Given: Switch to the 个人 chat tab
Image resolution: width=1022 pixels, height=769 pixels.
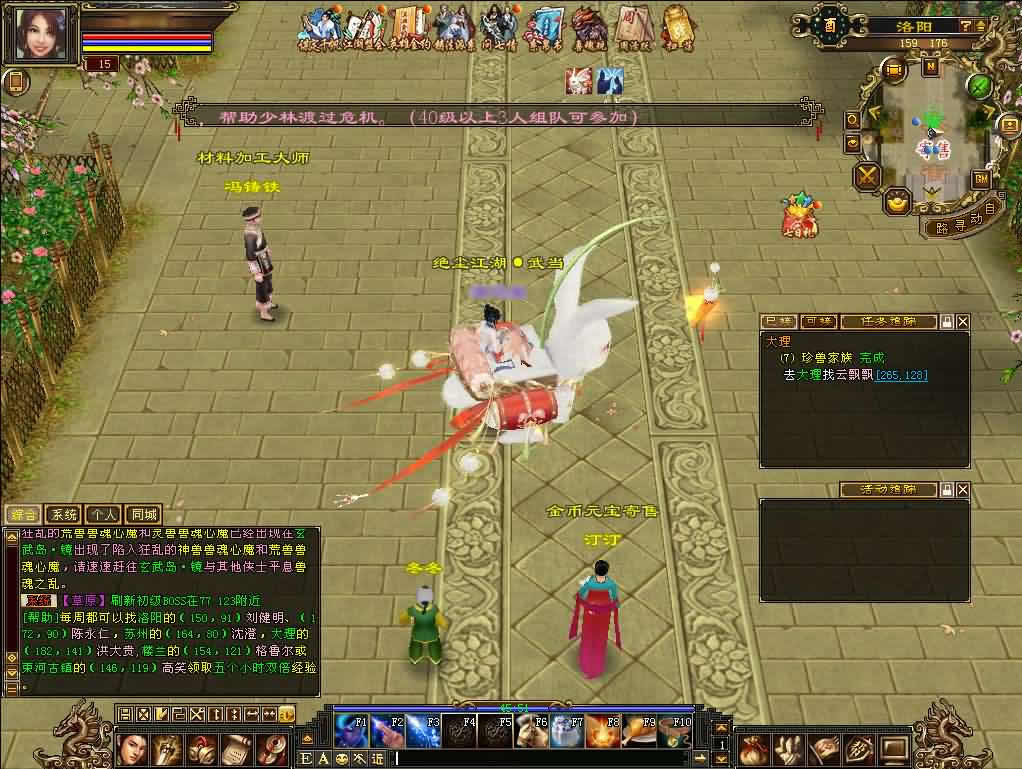Looking at the screenshot, I should coord(101,514).
